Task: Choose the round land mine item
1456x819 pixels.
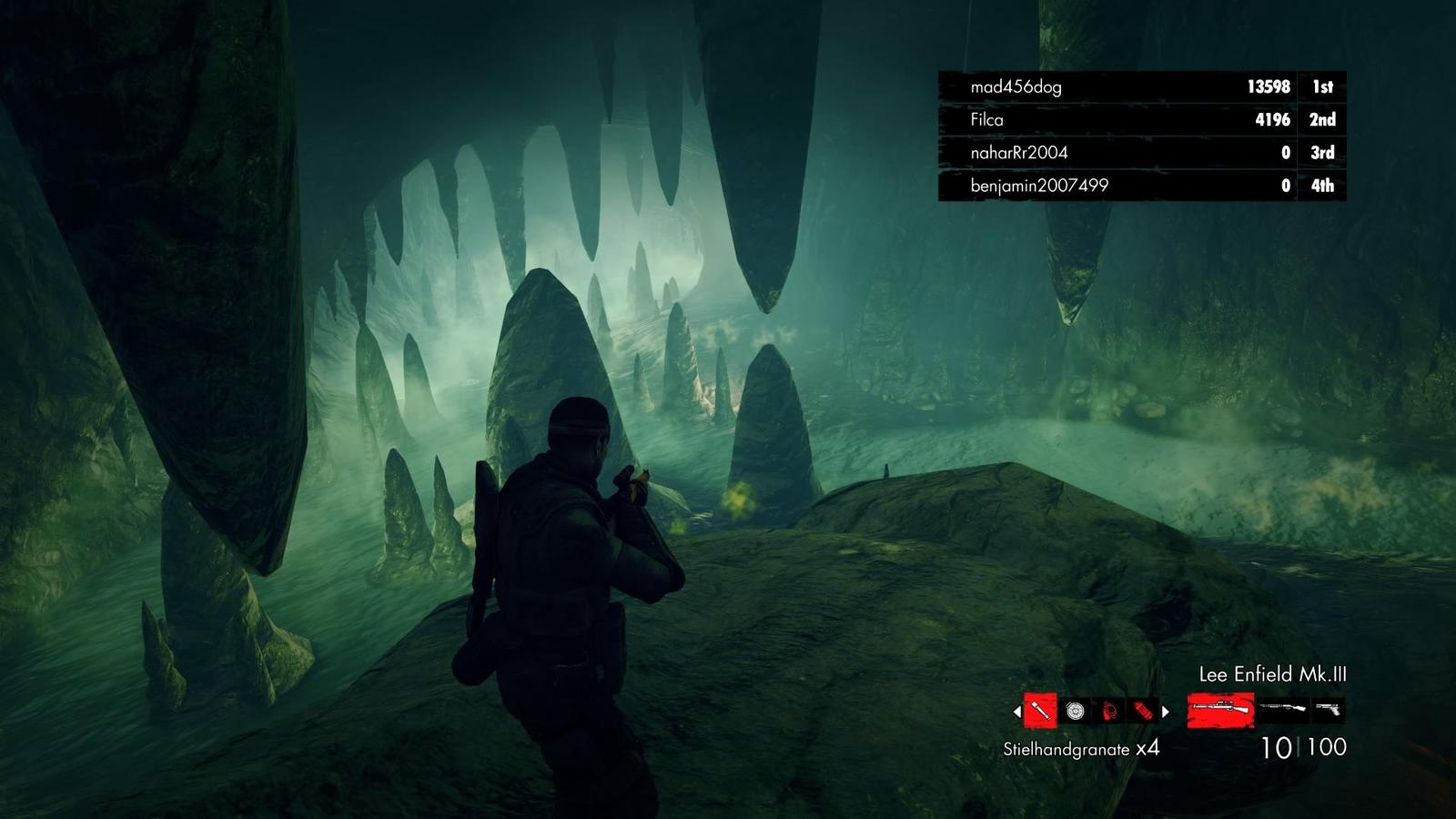Action: tap(1076, 711)
